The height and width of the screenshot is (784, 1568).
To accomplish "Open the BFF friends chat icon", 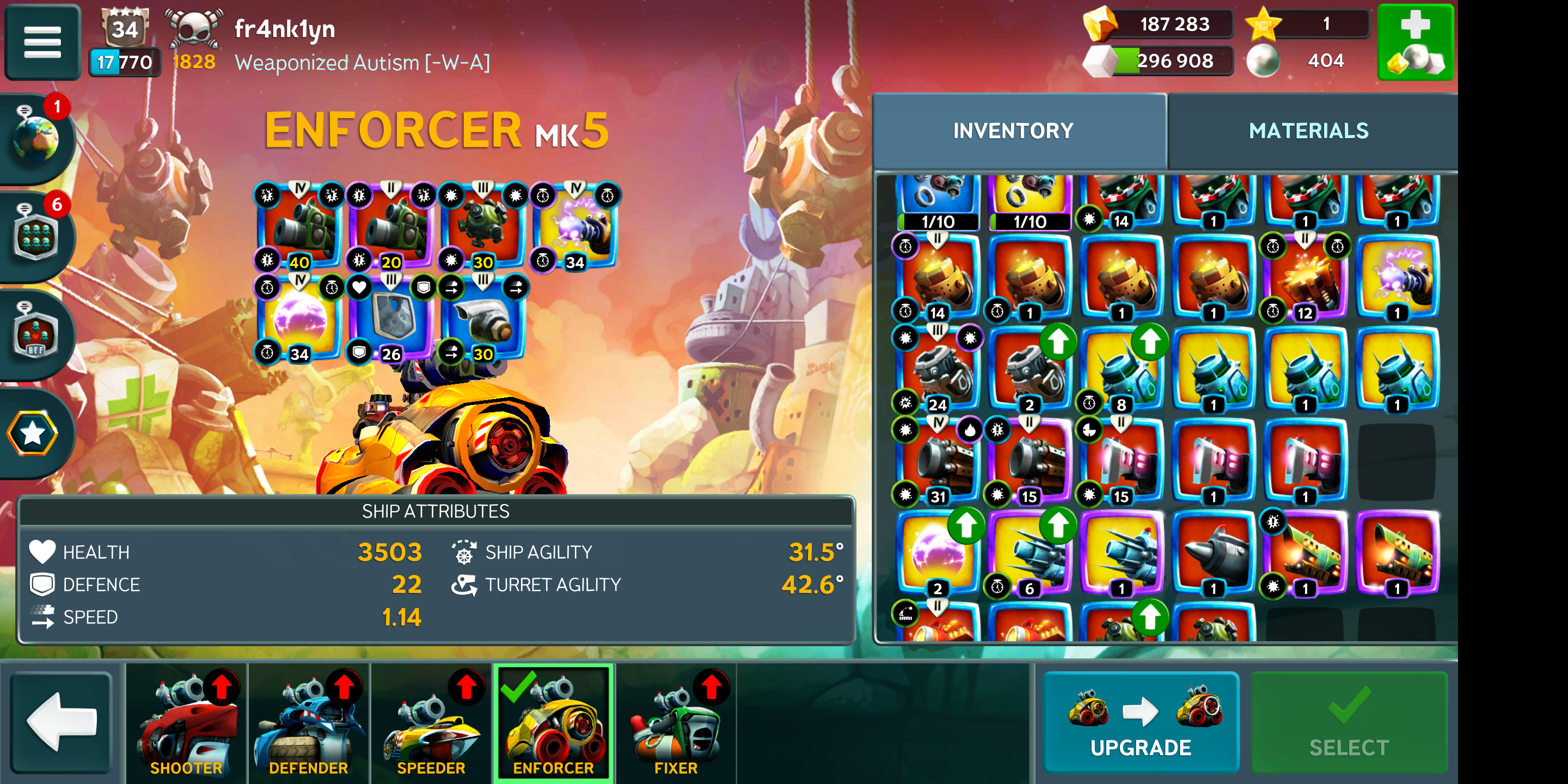I will coord(36,335).
